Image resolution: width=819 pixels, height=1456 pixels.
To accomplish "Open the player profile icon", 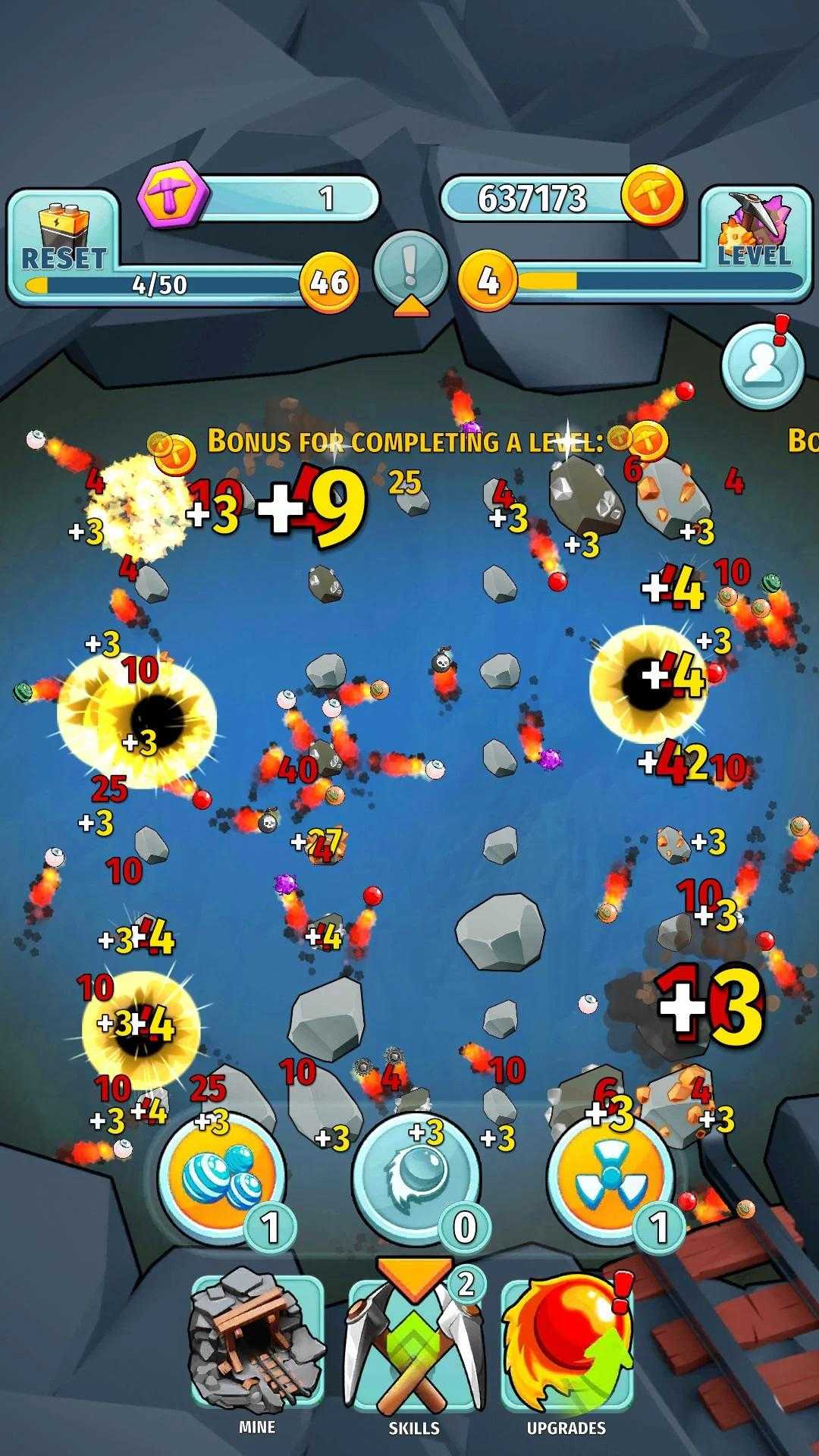I will 761,366.
